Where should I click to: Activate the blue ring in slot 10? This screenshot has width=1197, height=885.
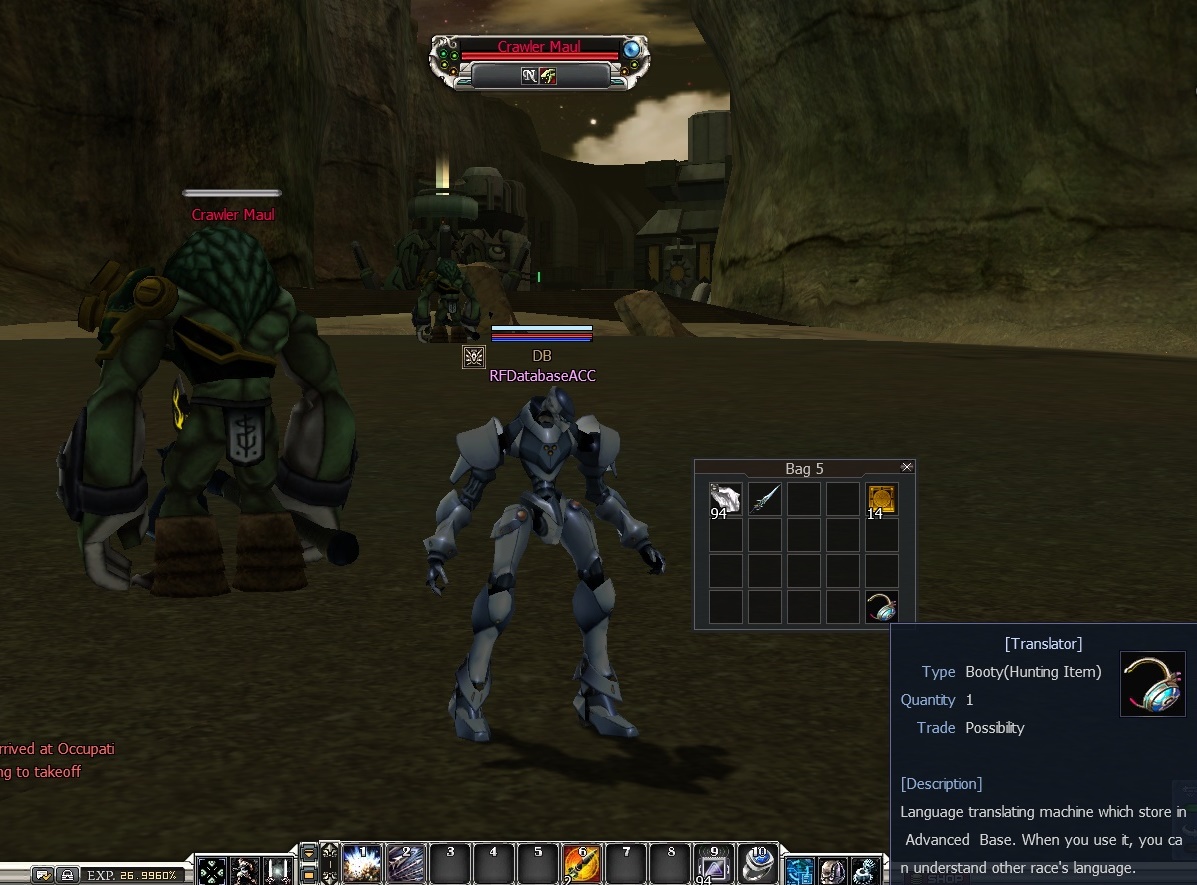758,864
